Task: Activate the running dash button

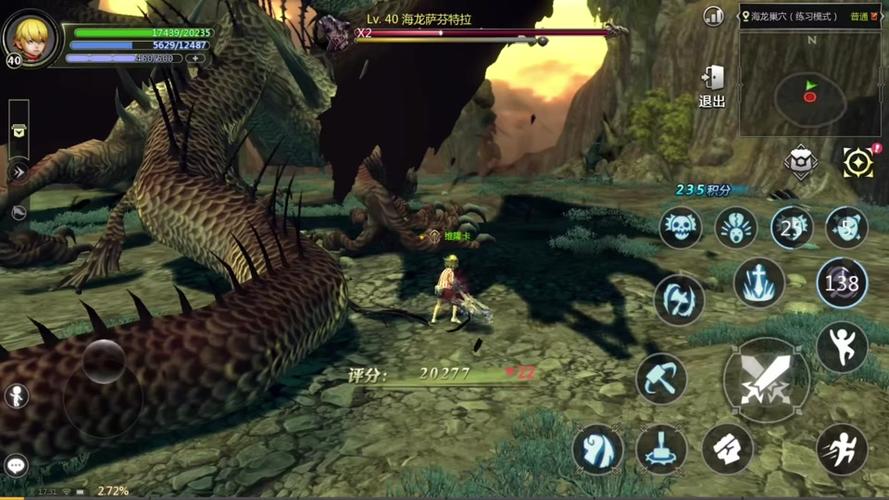Action: coord(841,448)
